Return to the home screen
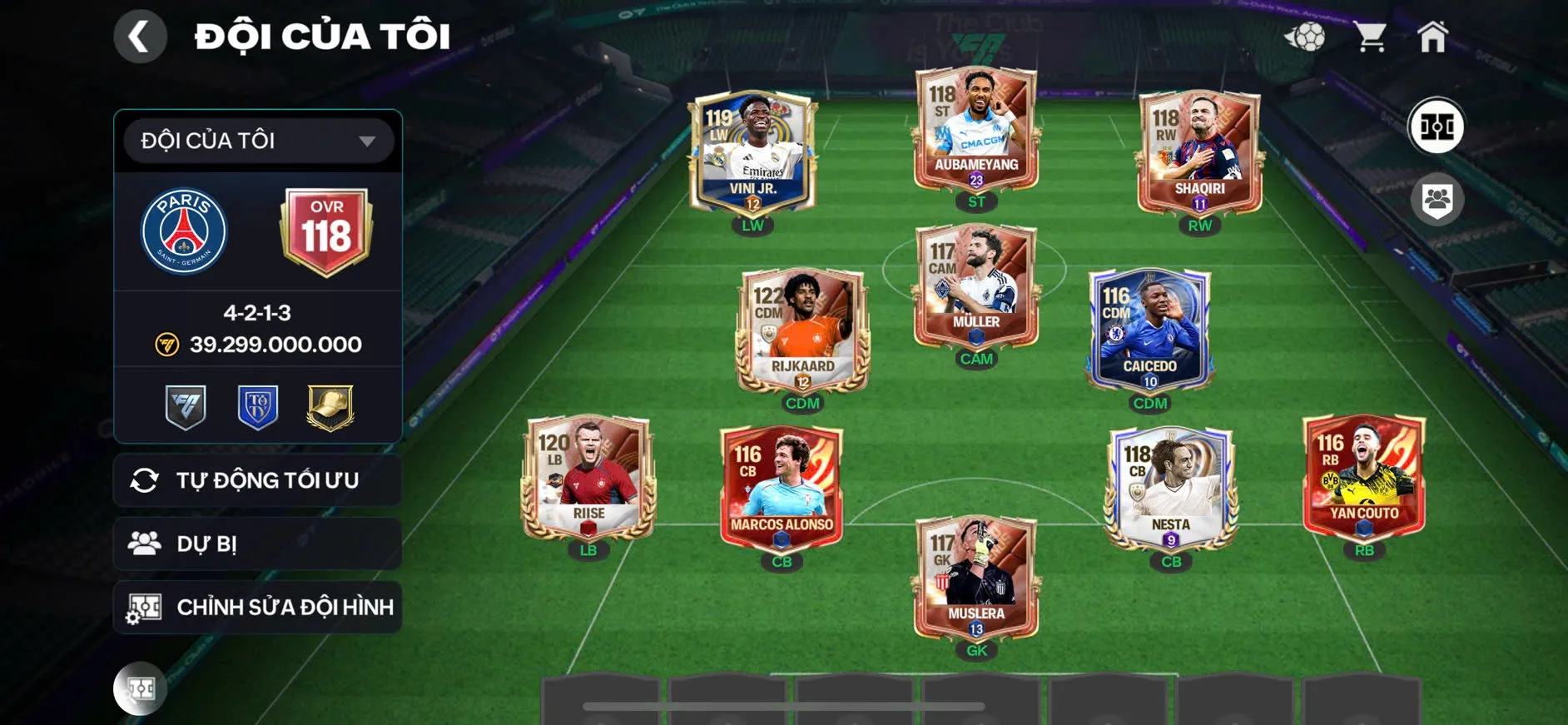The image size is (1568, 725). (x=1432, y=37)
